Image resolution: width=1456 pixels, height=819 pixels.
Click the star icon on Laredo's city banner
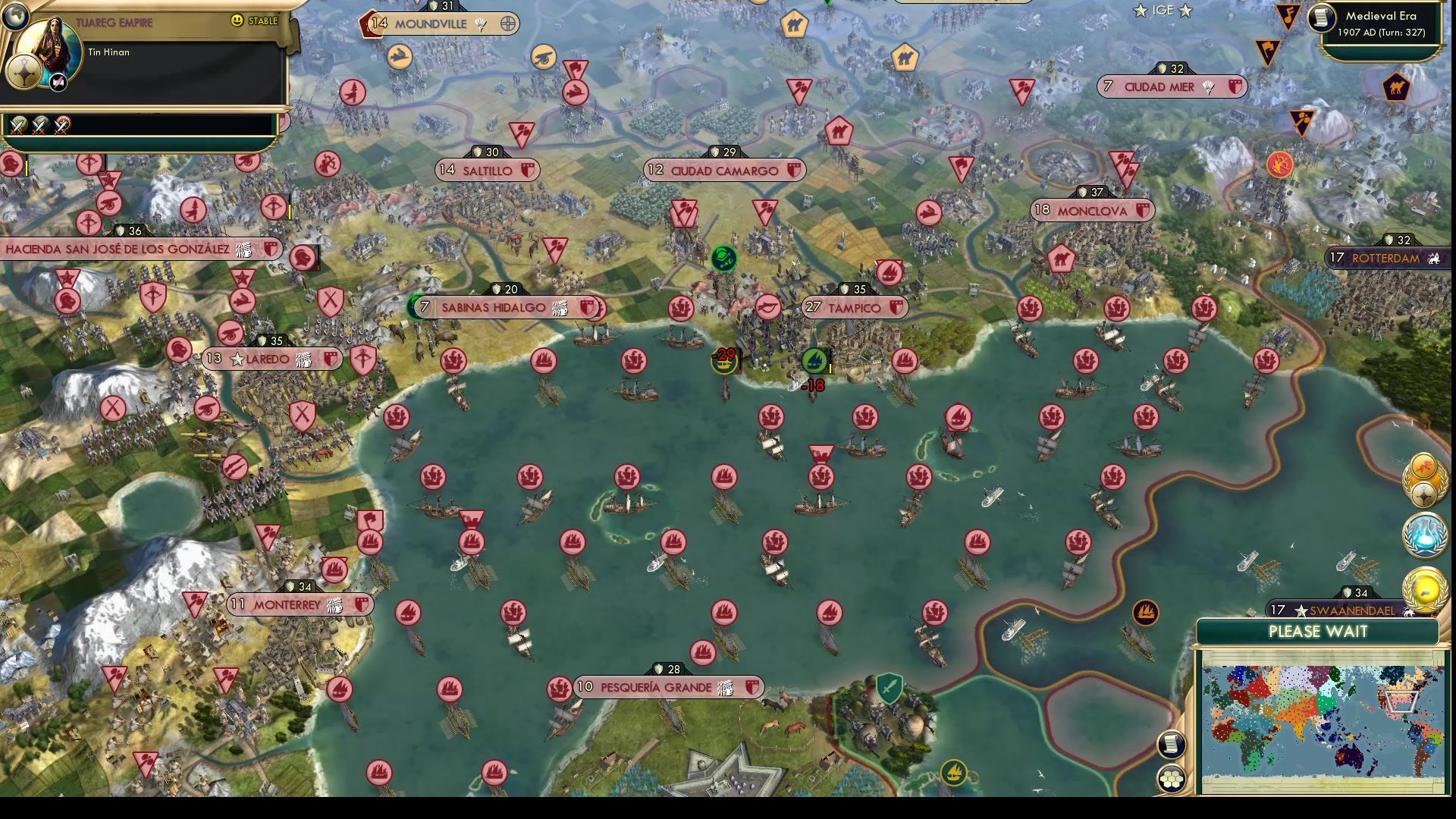click(x=237, y=359)
